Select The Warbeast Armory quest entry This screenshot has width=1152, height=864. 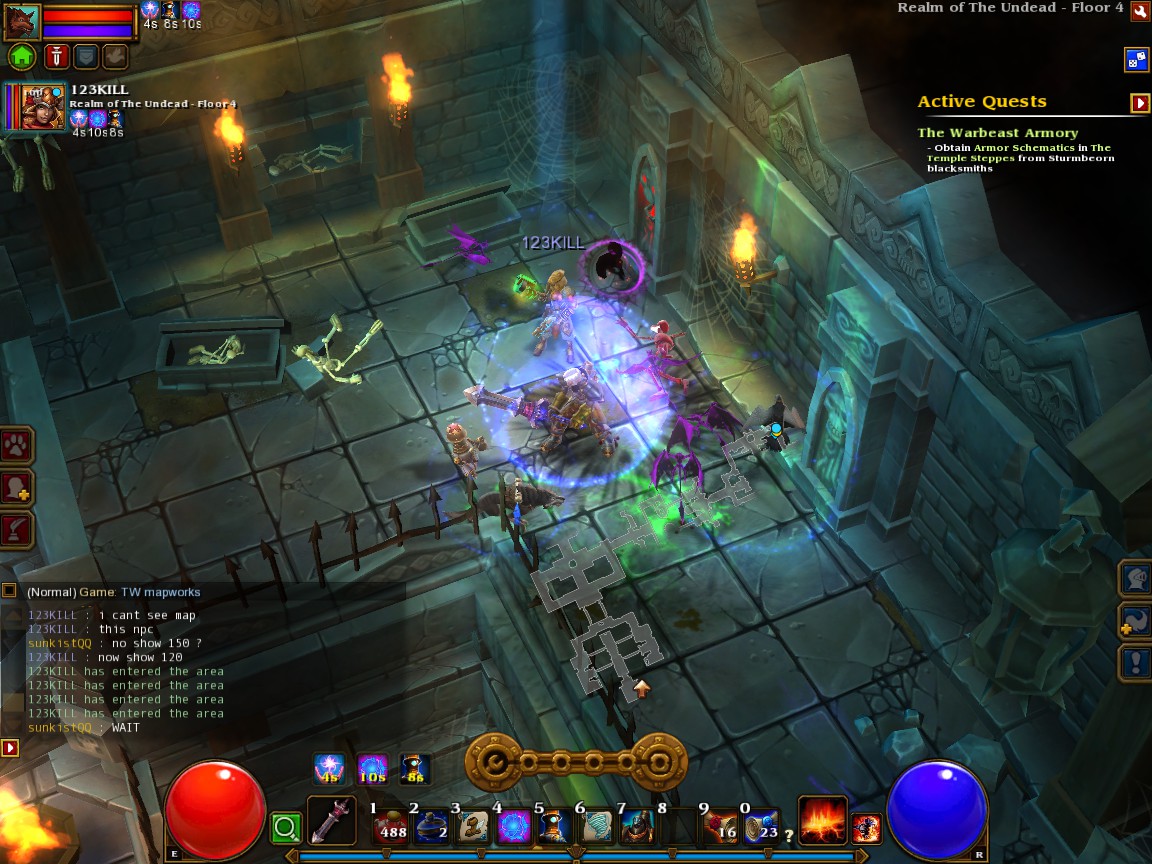pyautogui.click(x=997, y=133)
